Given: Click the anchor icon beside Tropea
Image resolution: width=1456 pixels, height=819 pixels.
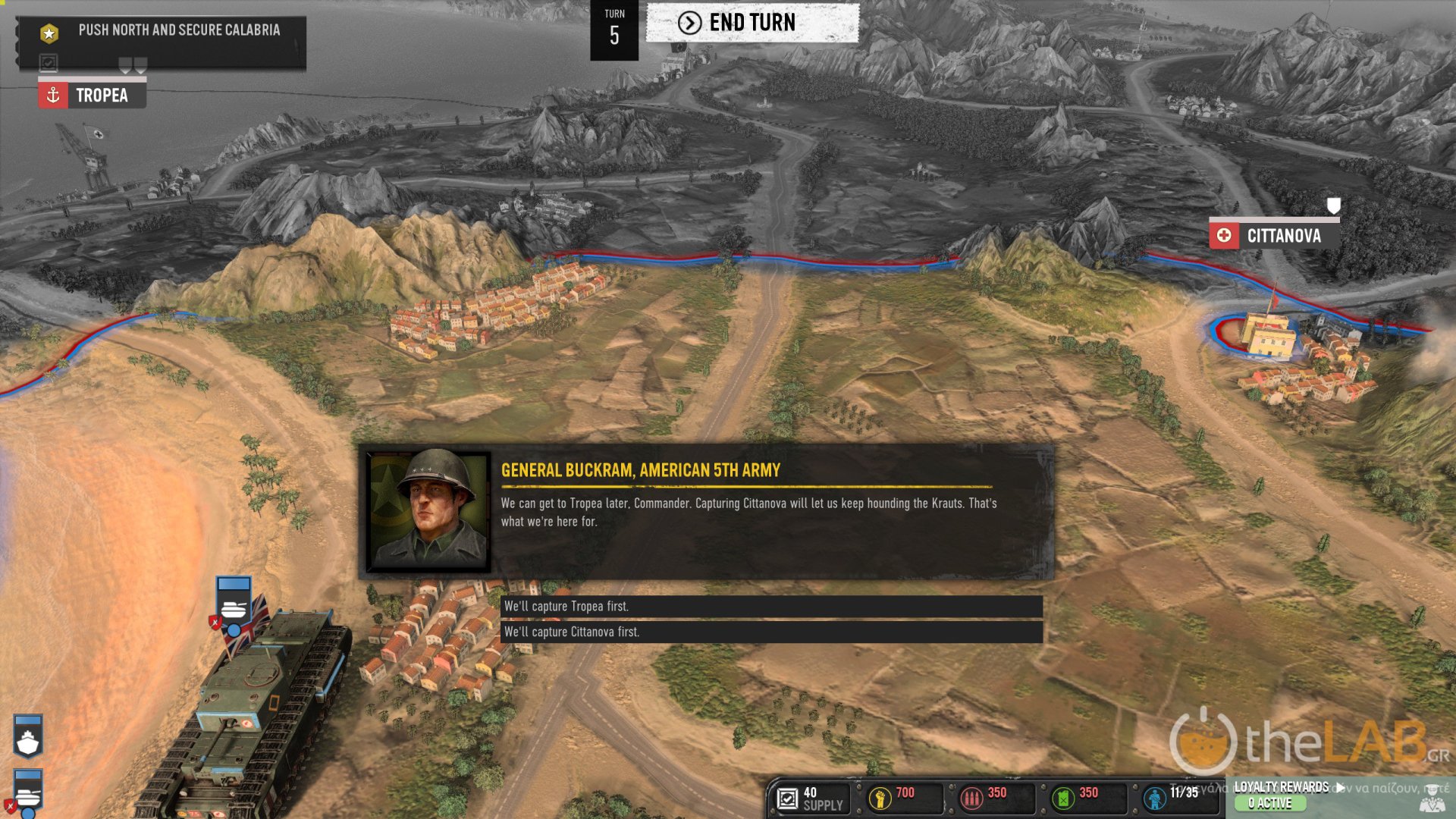Looking at the screenshot, I should (52, 96).
